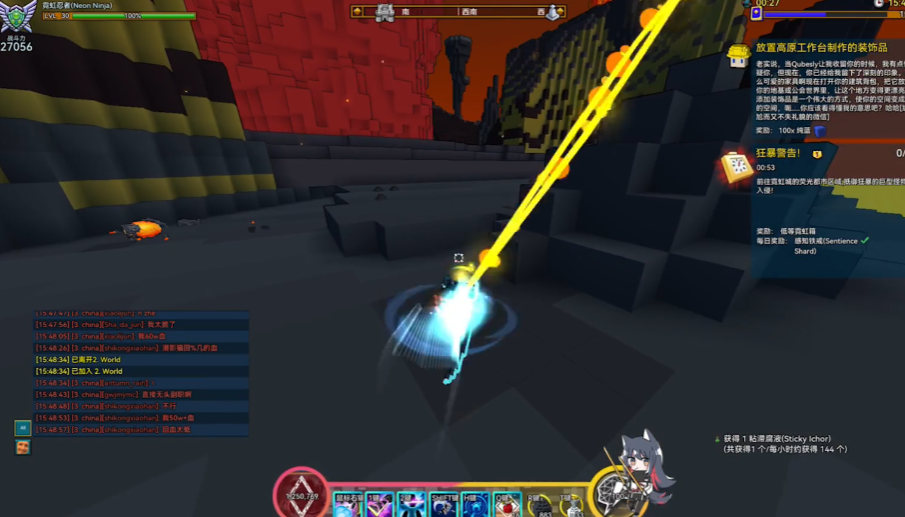
Task: Activate the ability bound to key 1
Action: (378, 505)
